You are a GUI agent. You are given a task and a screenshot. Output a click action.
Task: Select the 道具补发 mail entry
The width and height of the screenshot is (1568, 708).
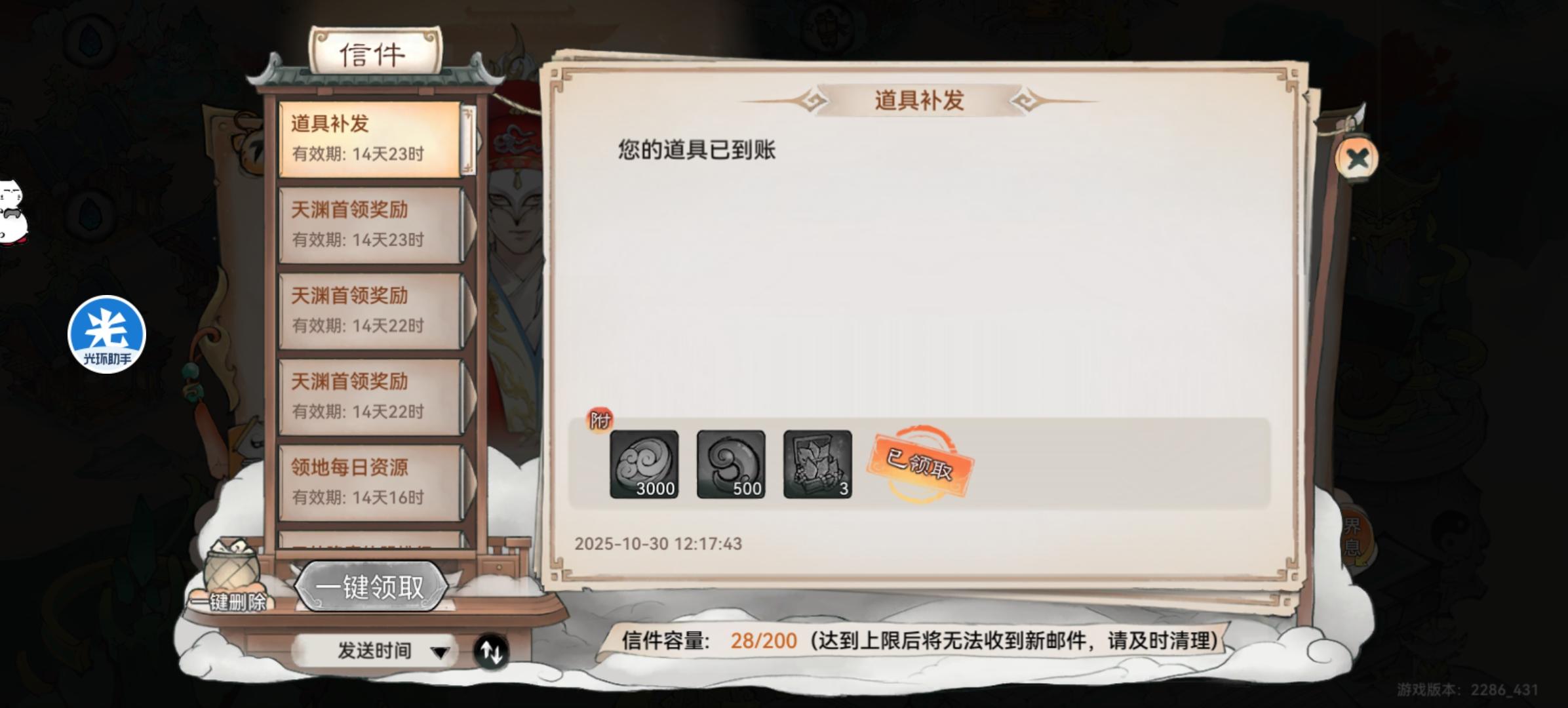pyautogui.click(x=370, y=138)
